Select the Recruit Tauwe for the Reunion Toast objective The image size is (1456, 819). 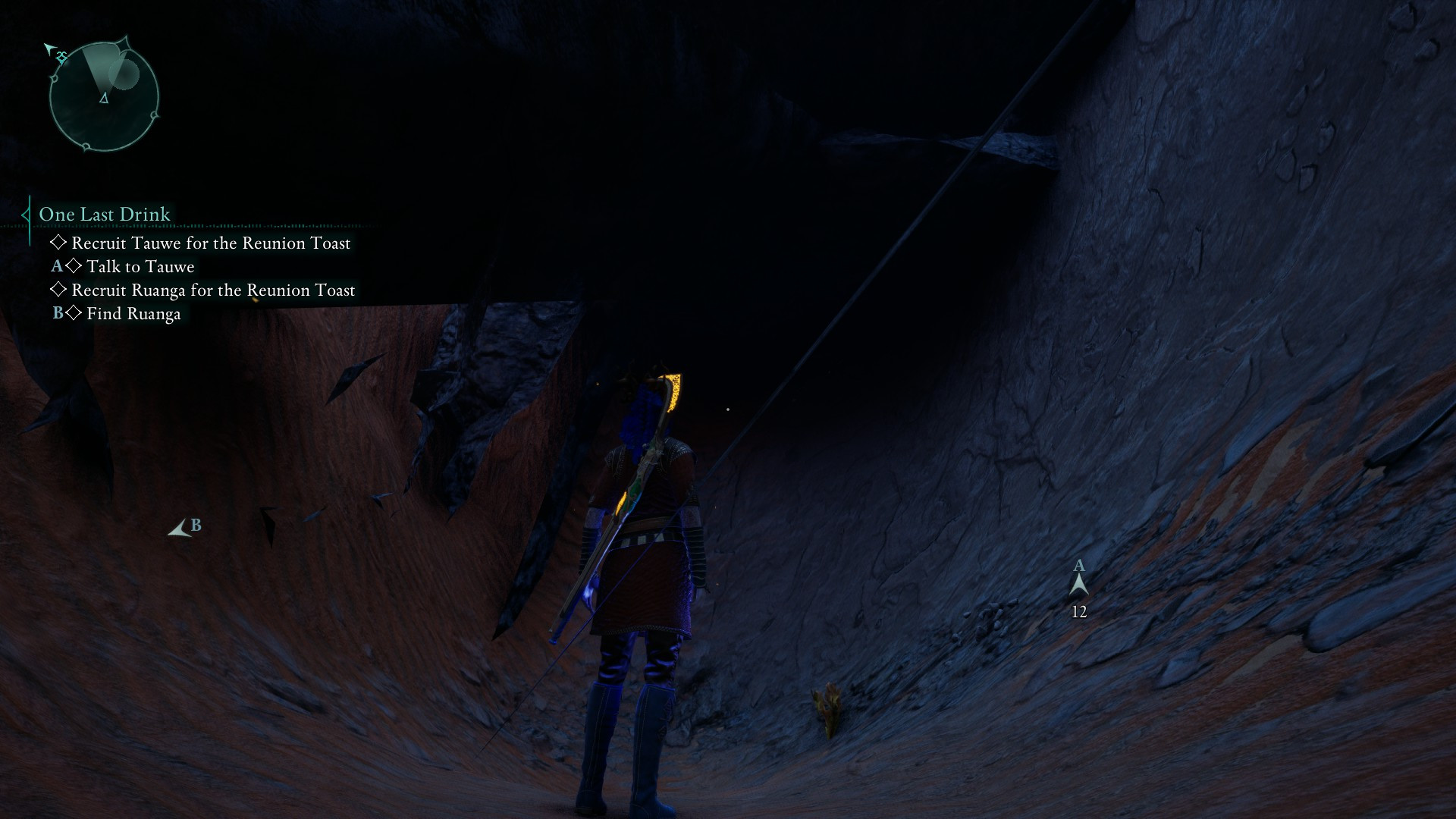pyautogui.click(x=210, y=243)
